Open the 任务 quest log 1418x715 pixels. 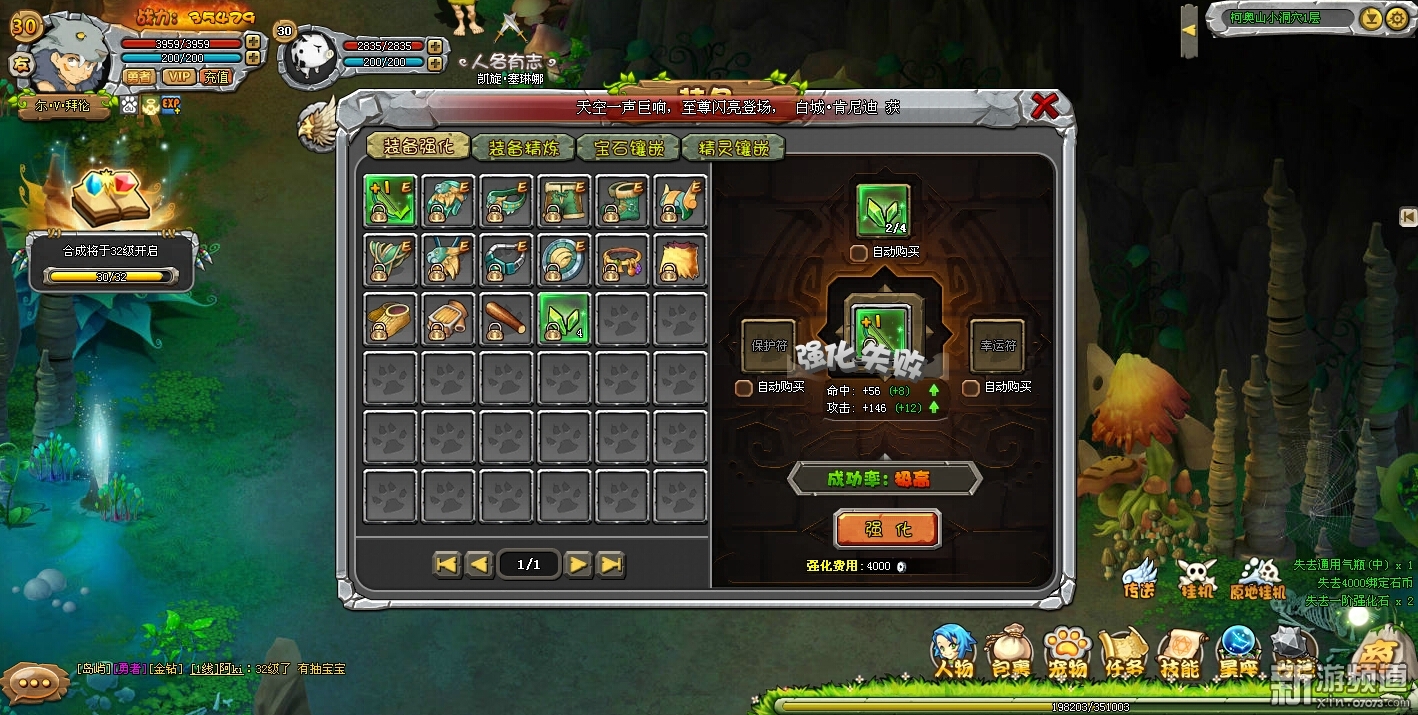[1123, 654]
